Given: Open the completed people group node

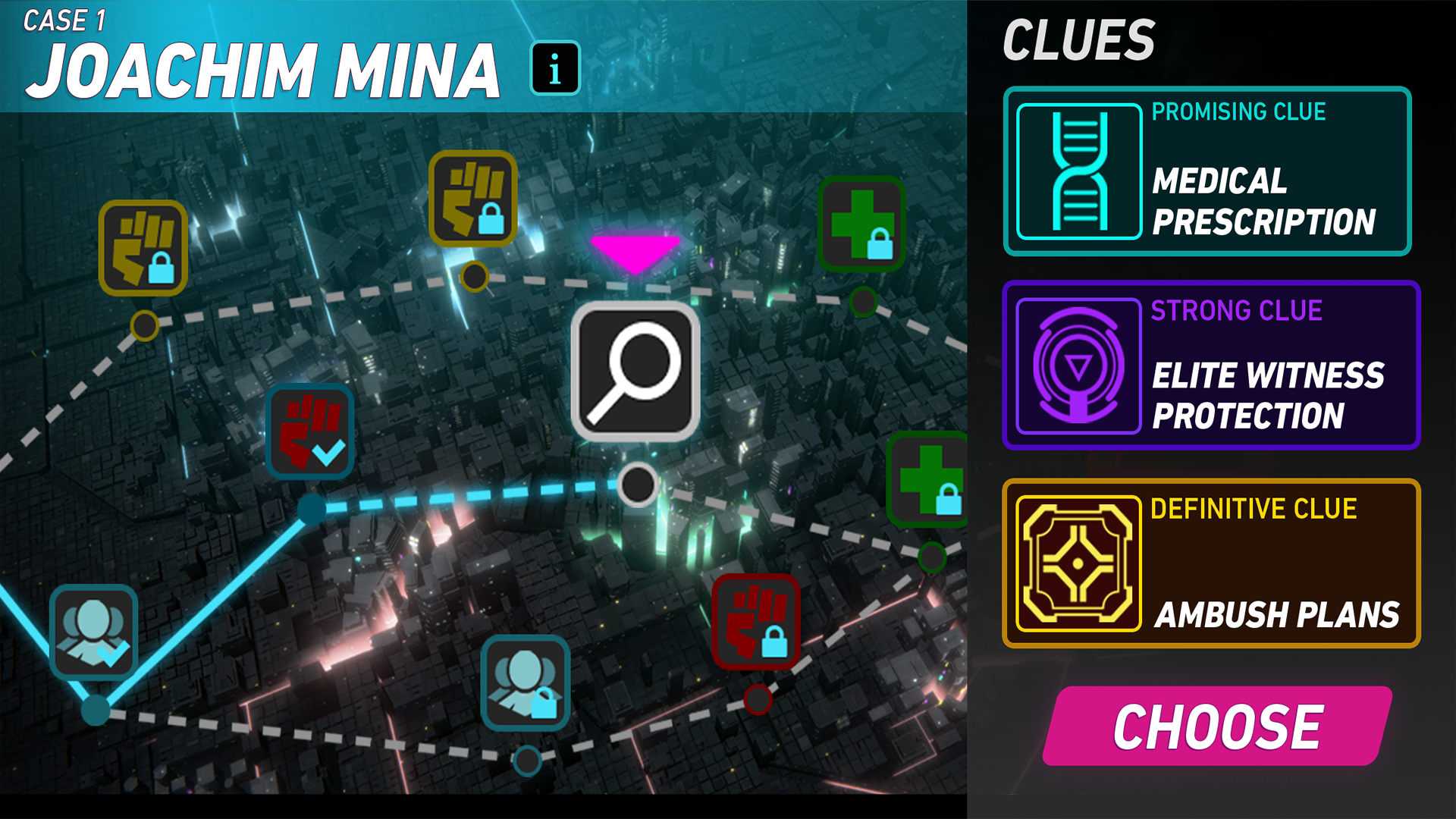Looking at the screenshot, I should (94, 632).
